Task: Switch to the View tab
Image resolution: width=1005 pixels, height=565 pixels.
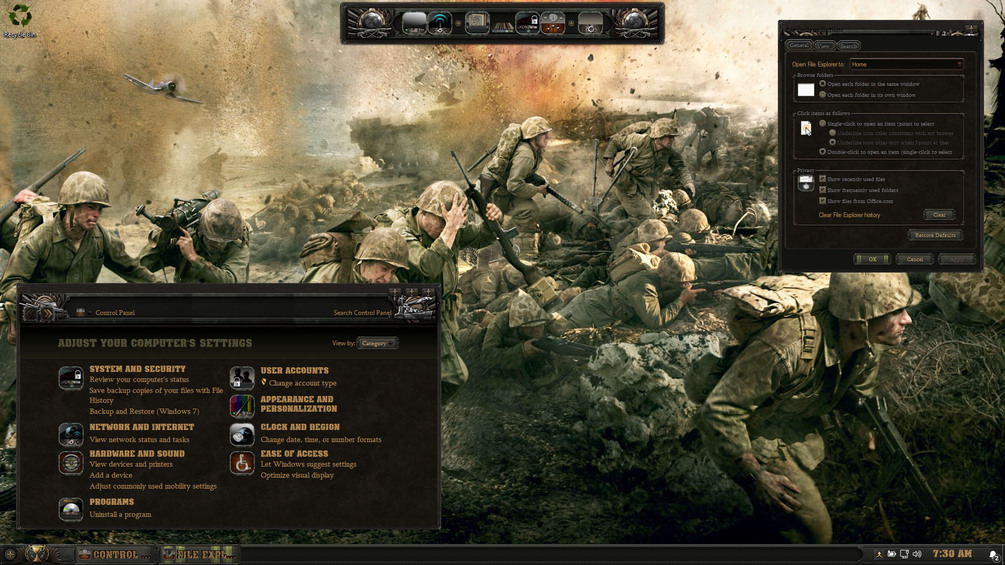Action: [823, 46]
